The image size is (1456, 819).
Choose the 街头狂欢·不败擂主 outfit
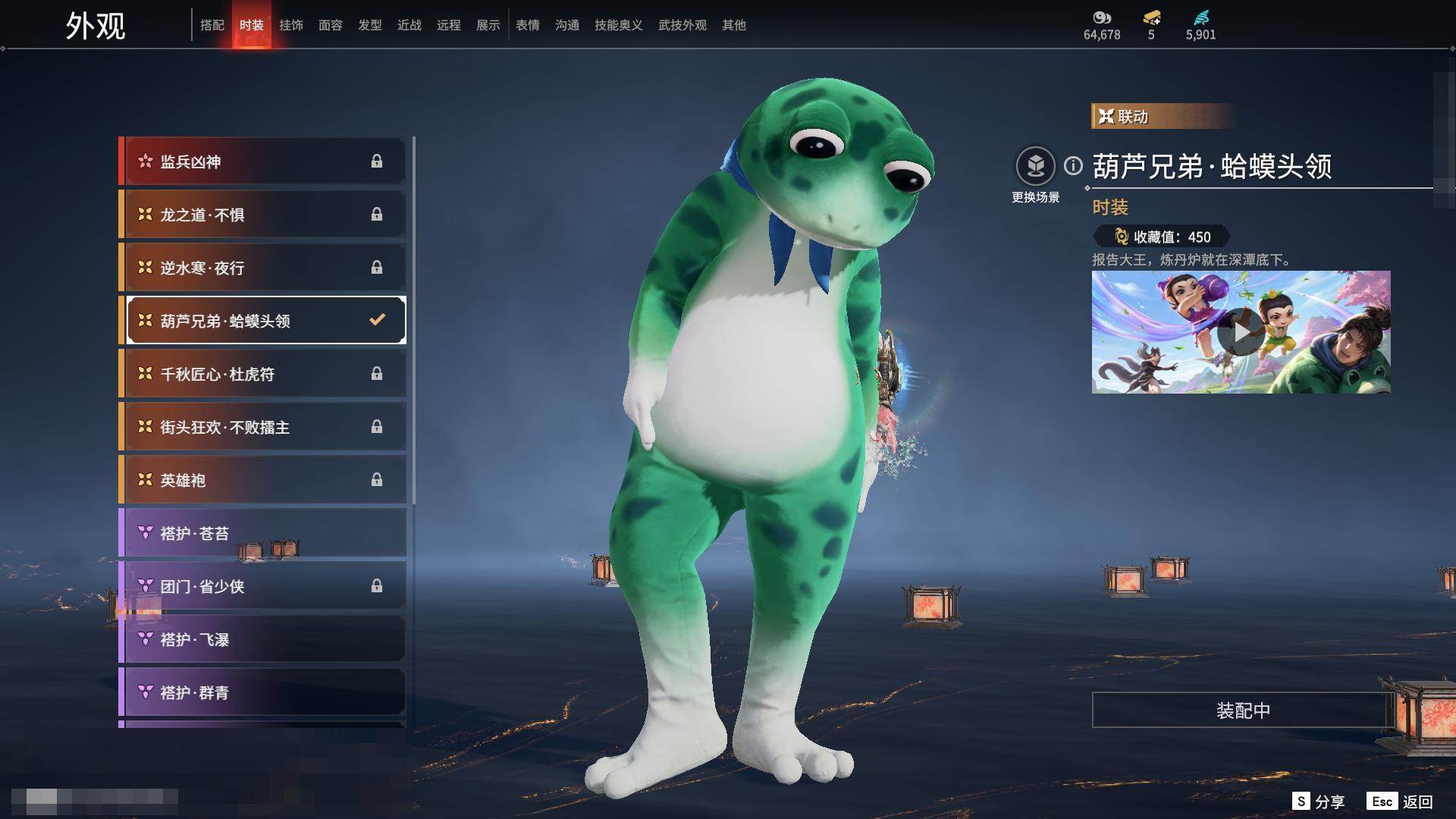[263, 427]
